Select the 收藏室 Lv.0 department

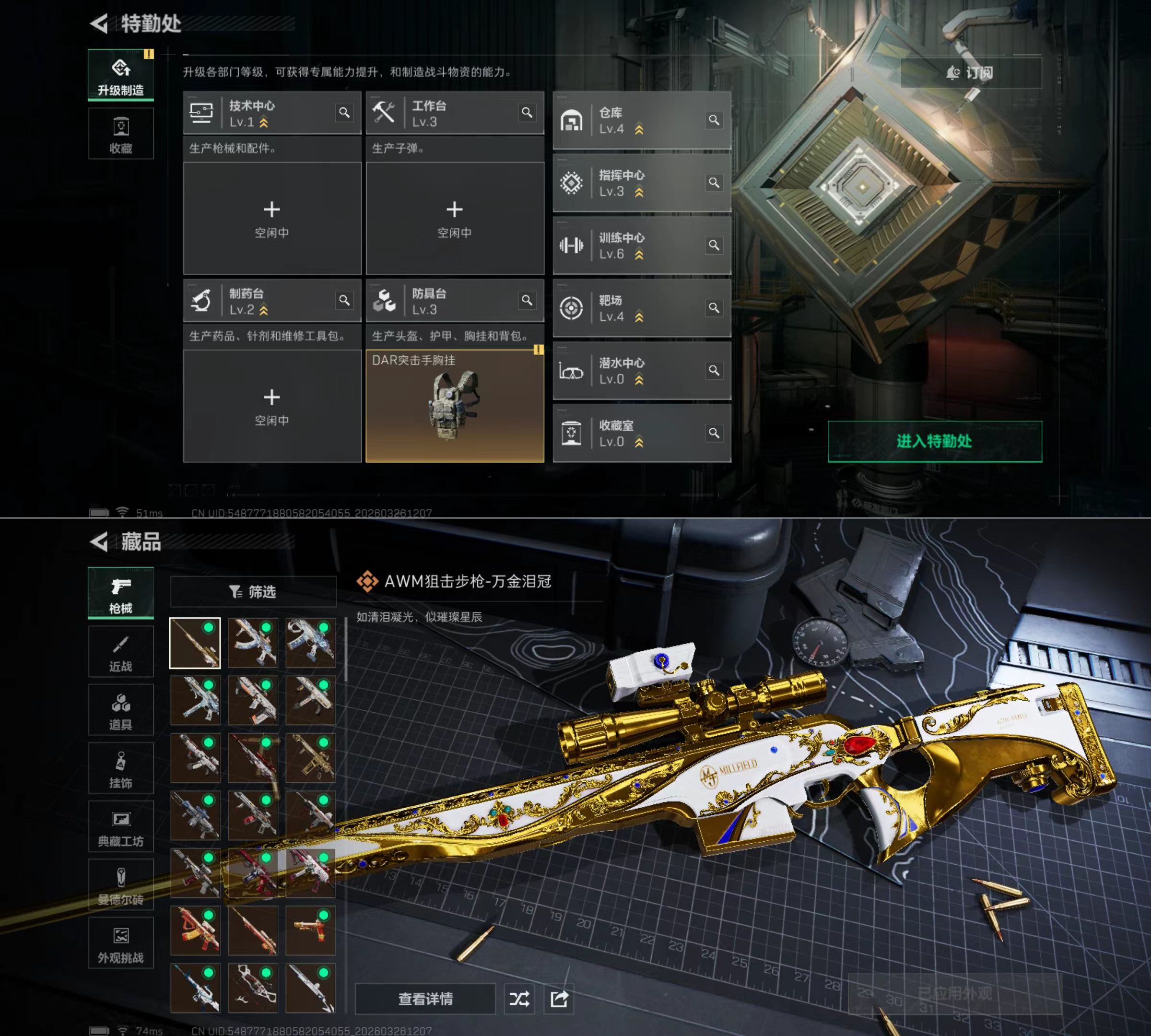(642, 434)
